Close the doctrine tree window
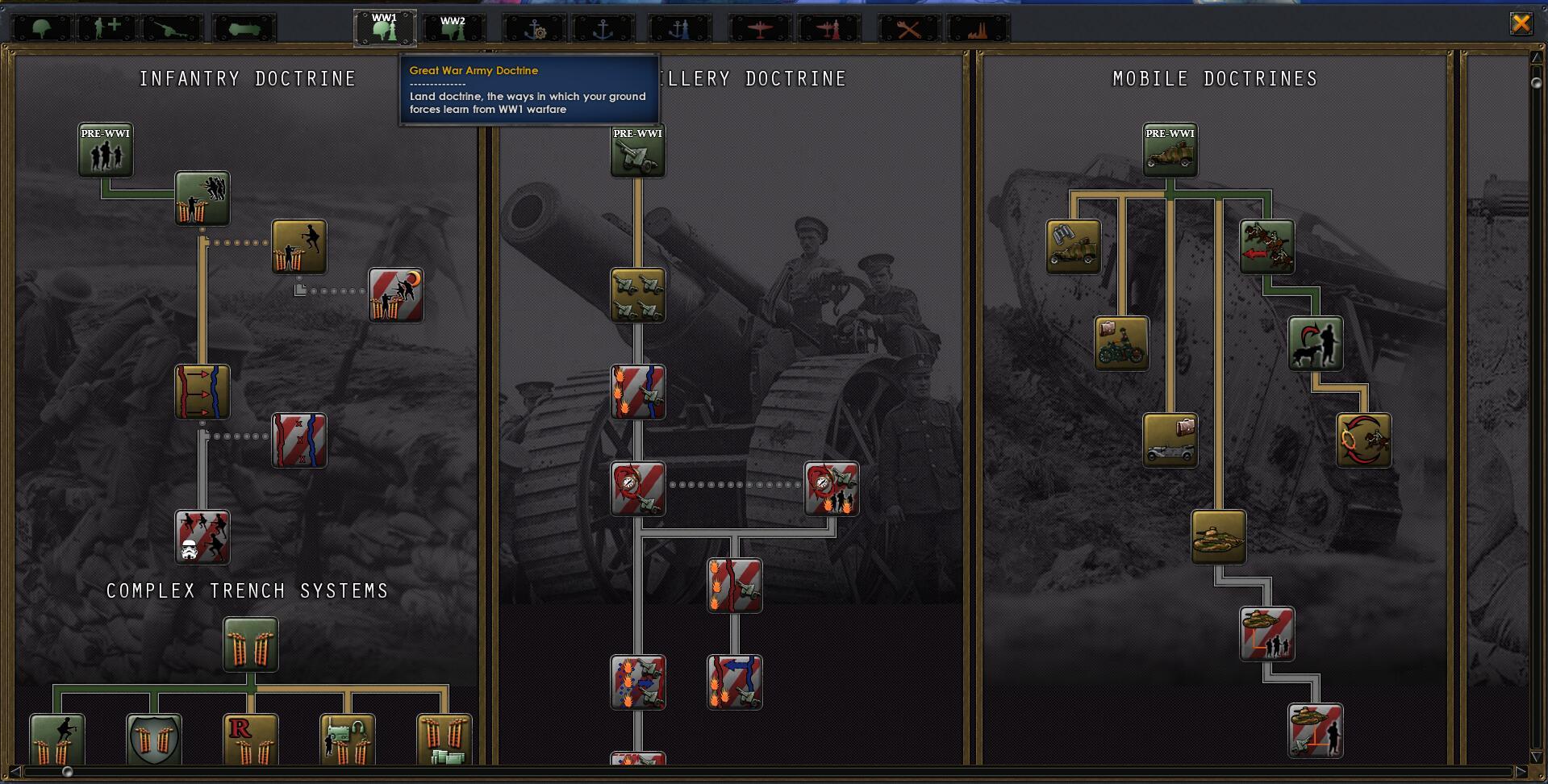The height and width of the screenshot is (784, 1548). (1521, 23)
